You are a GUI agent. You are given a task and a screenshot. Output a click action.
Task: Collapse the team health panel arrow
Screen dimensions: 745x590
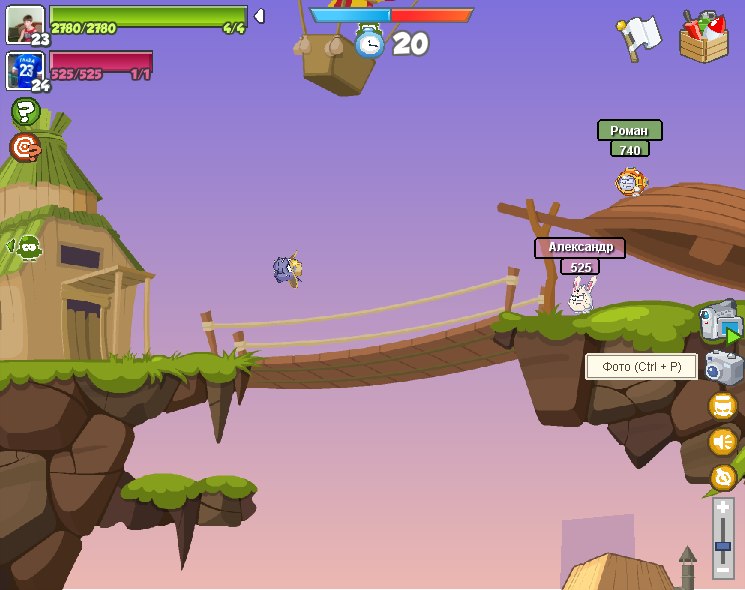[x=259, y=16]
